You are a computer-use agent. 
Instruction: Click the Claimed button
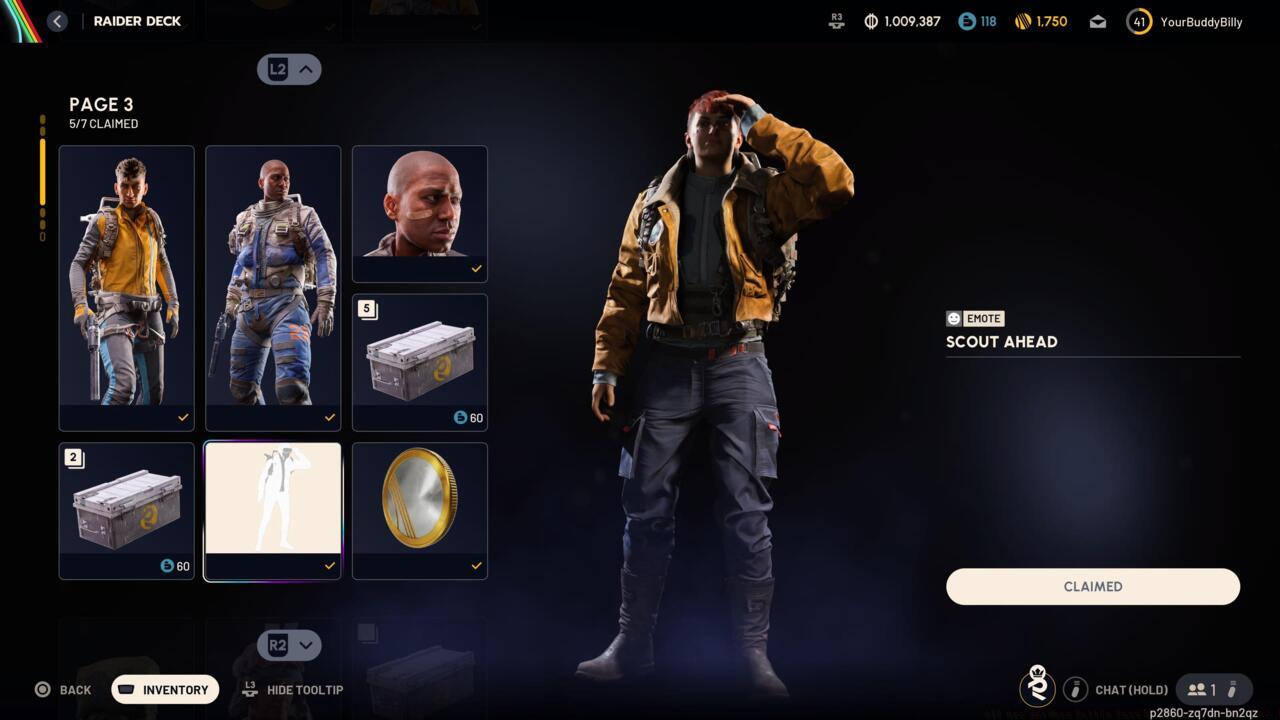click(x=1092, y=587)
